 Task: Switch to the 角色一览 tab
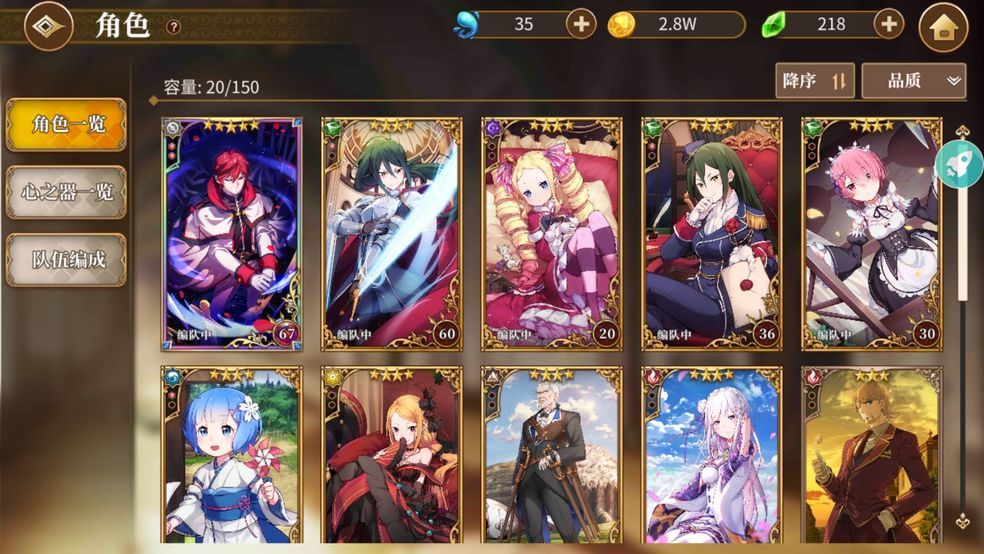(66, 125)
